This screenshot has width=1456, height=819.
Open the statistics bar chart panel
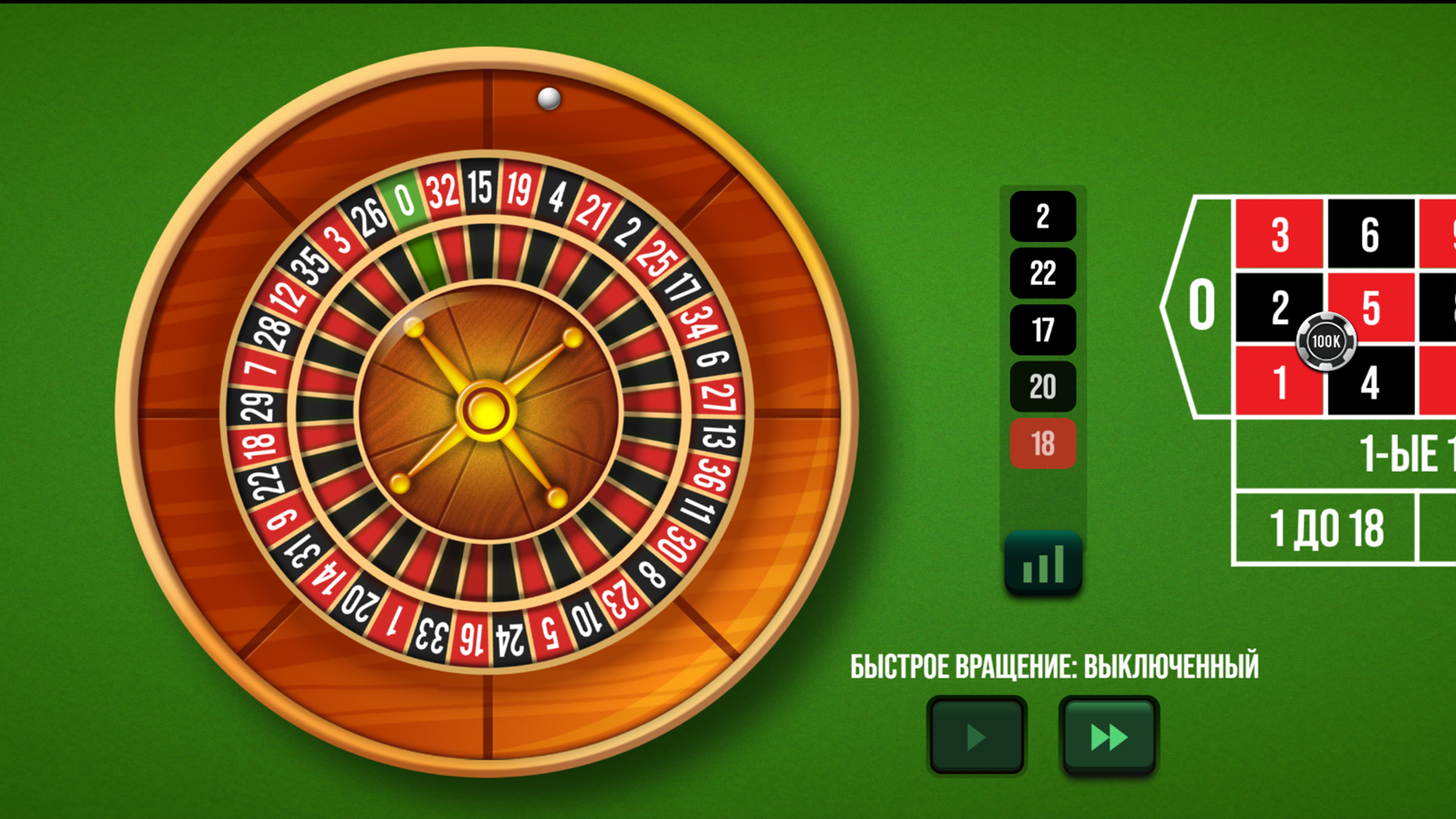1042,564
